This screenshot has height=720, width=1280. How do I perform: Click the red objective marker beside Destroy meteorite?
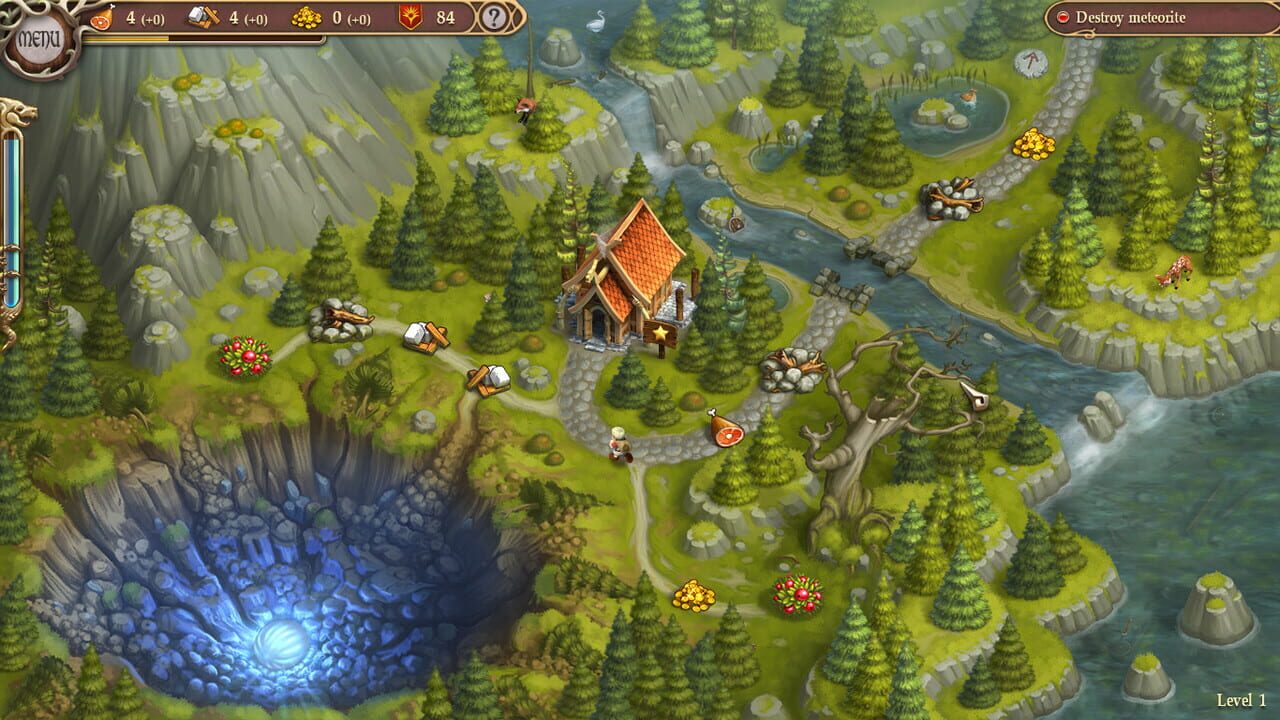pyautogui.click(x=1063, y=15)
